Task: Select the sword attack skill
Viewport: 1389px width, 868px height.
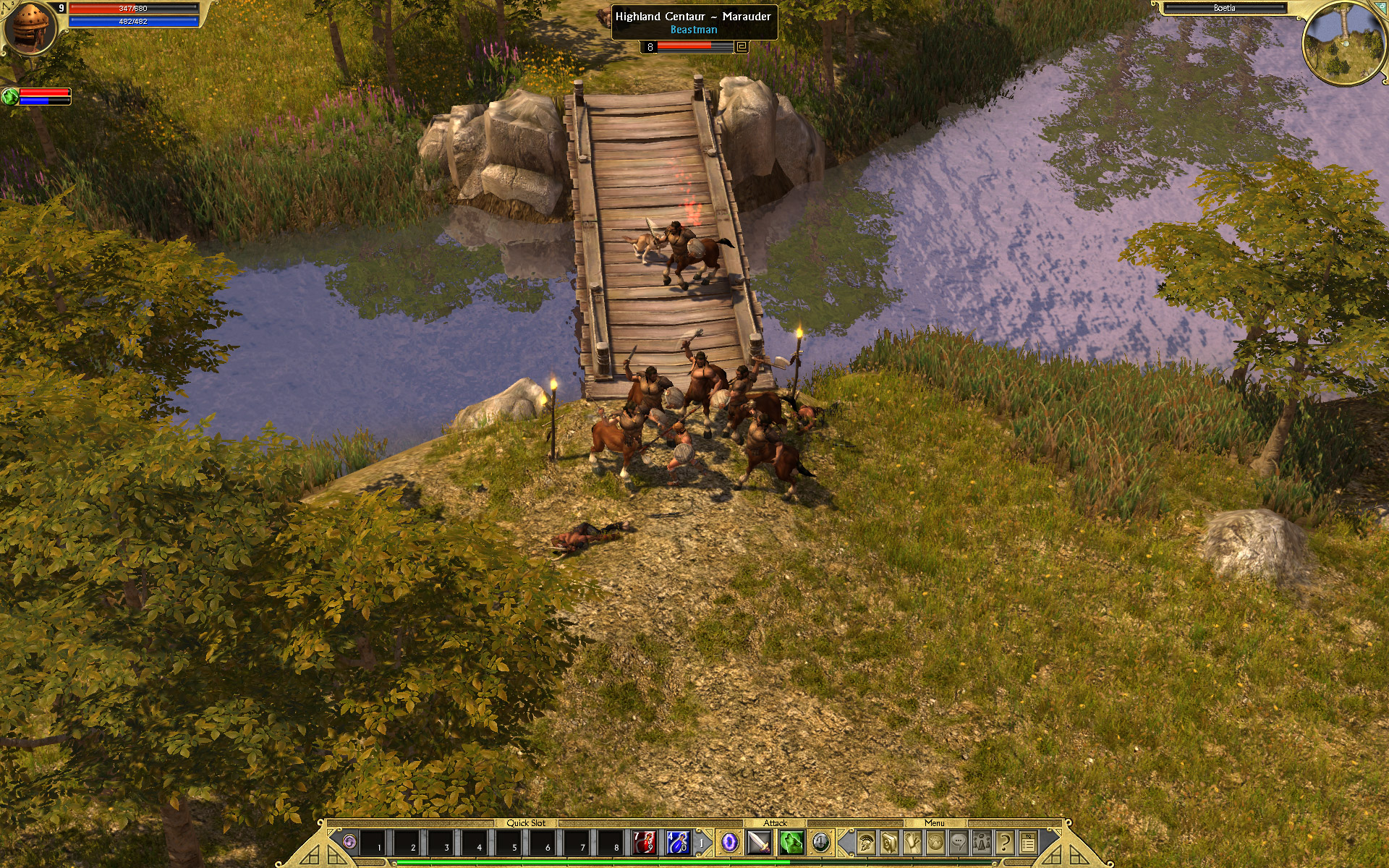Action: click(x=759, y=842)
